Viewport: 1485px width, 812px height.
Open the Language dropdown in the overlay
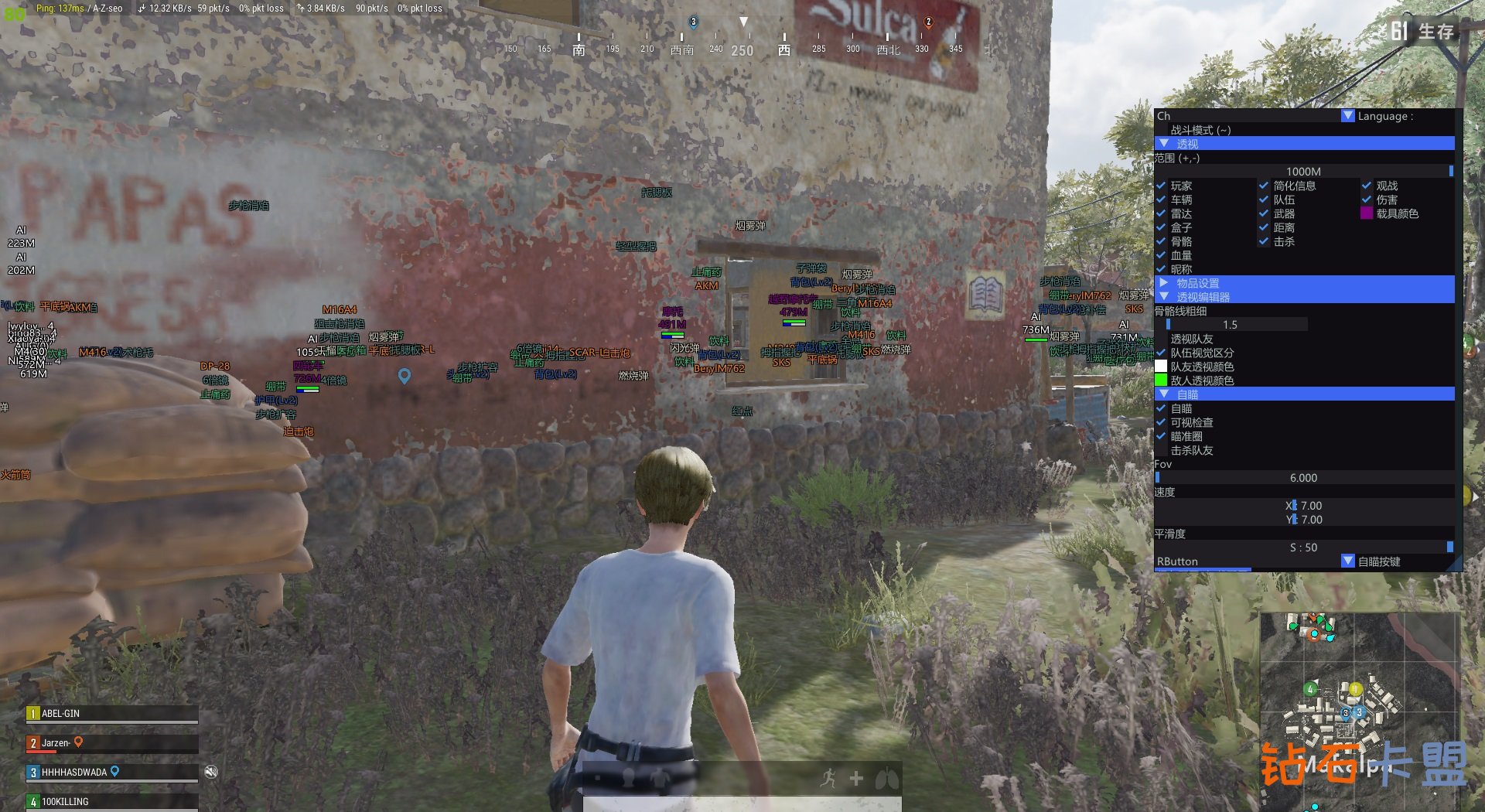click(1347, 116)
